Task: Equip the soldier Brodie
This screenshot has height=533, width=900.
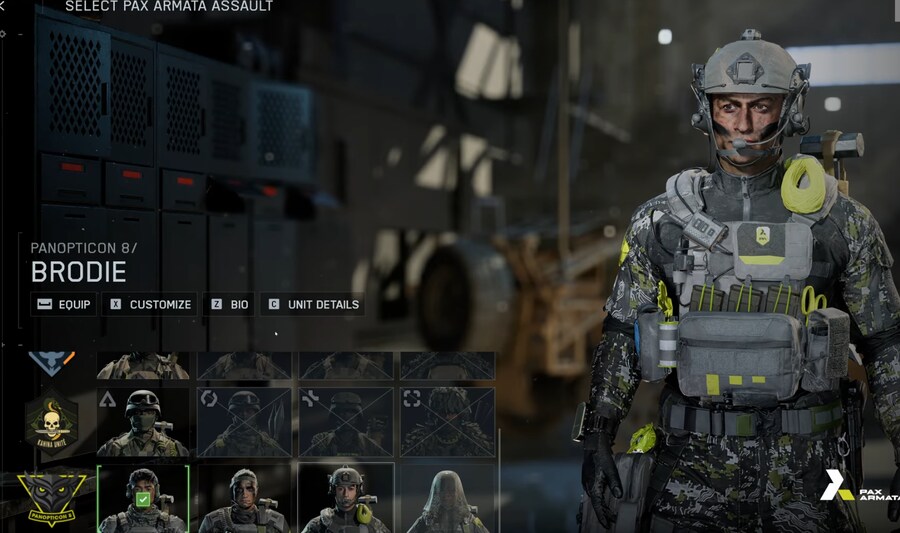Action: [63, 304]
